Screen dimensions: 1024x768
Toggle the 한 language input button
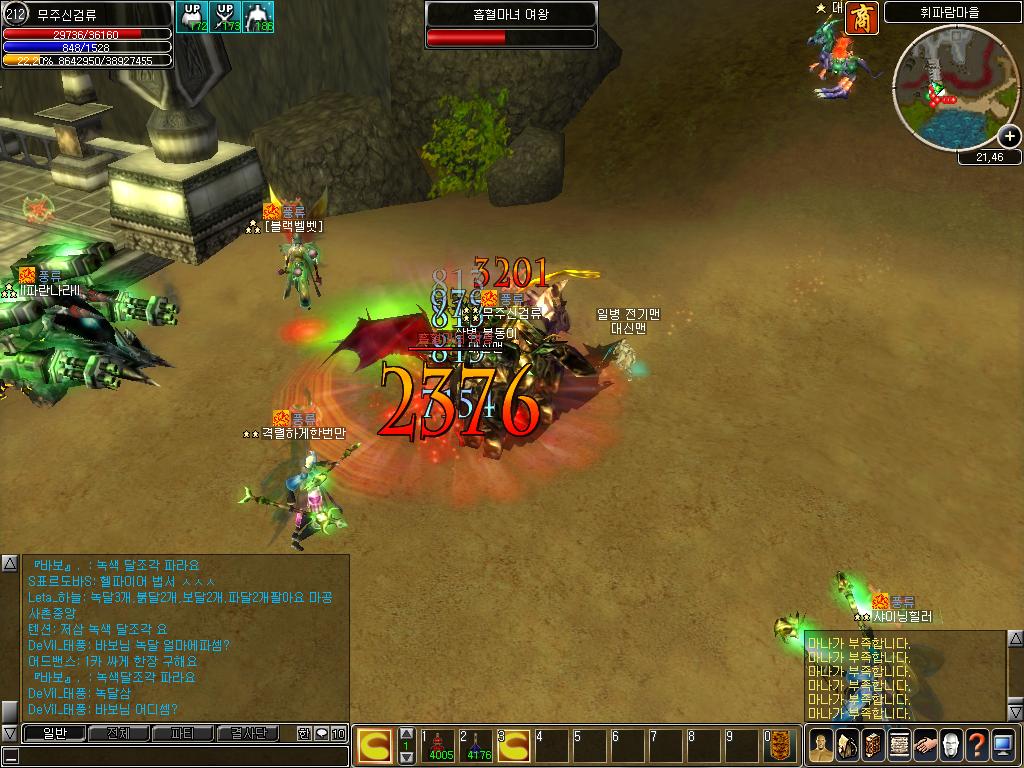coord(304,734)
